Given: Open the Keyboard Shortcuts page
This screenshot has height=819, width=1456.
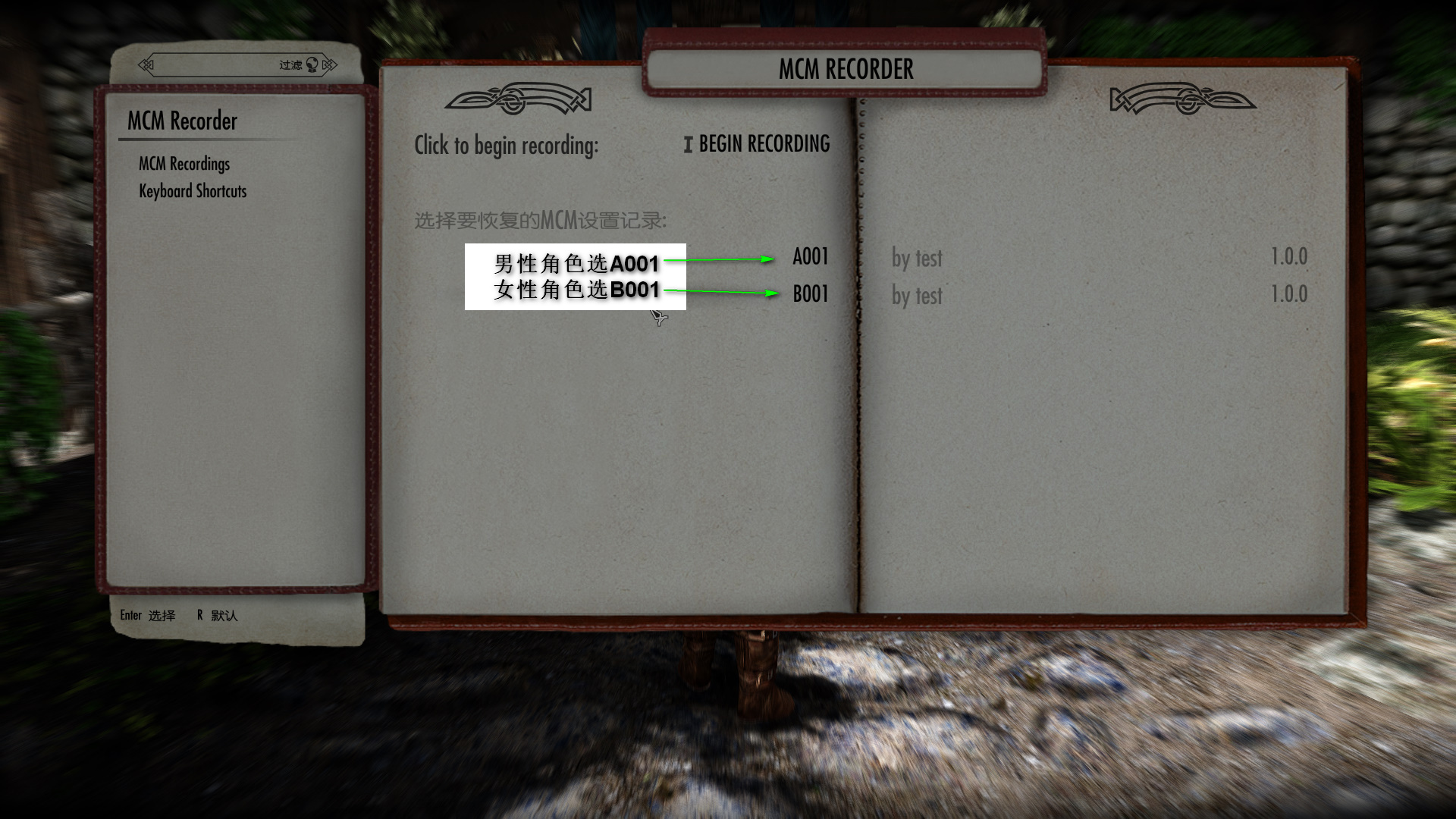Looking at the screenshot, I should (193, 191).
